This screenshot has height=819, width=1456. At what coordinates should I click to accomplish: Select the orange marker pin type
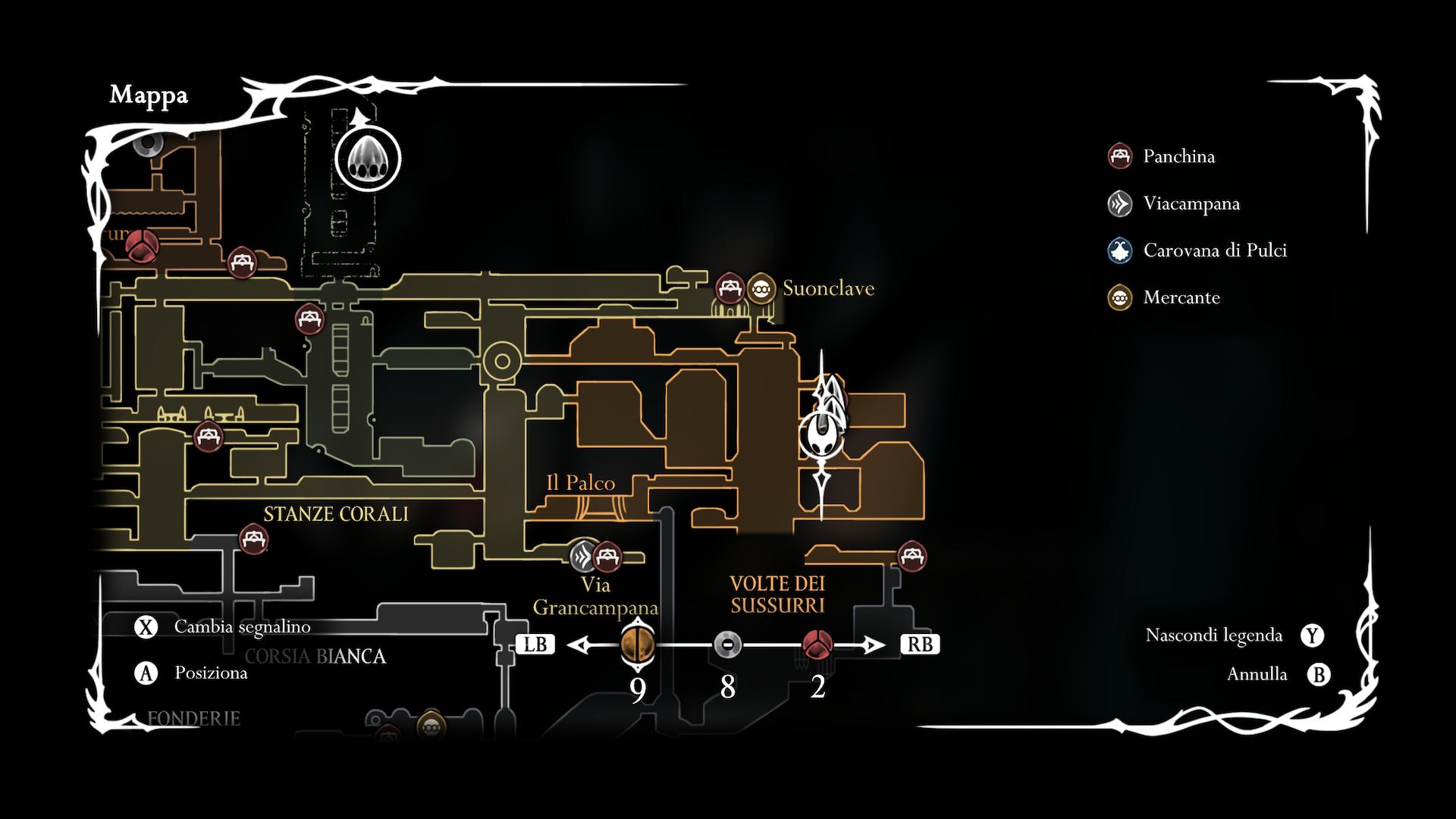pos(637,645)
